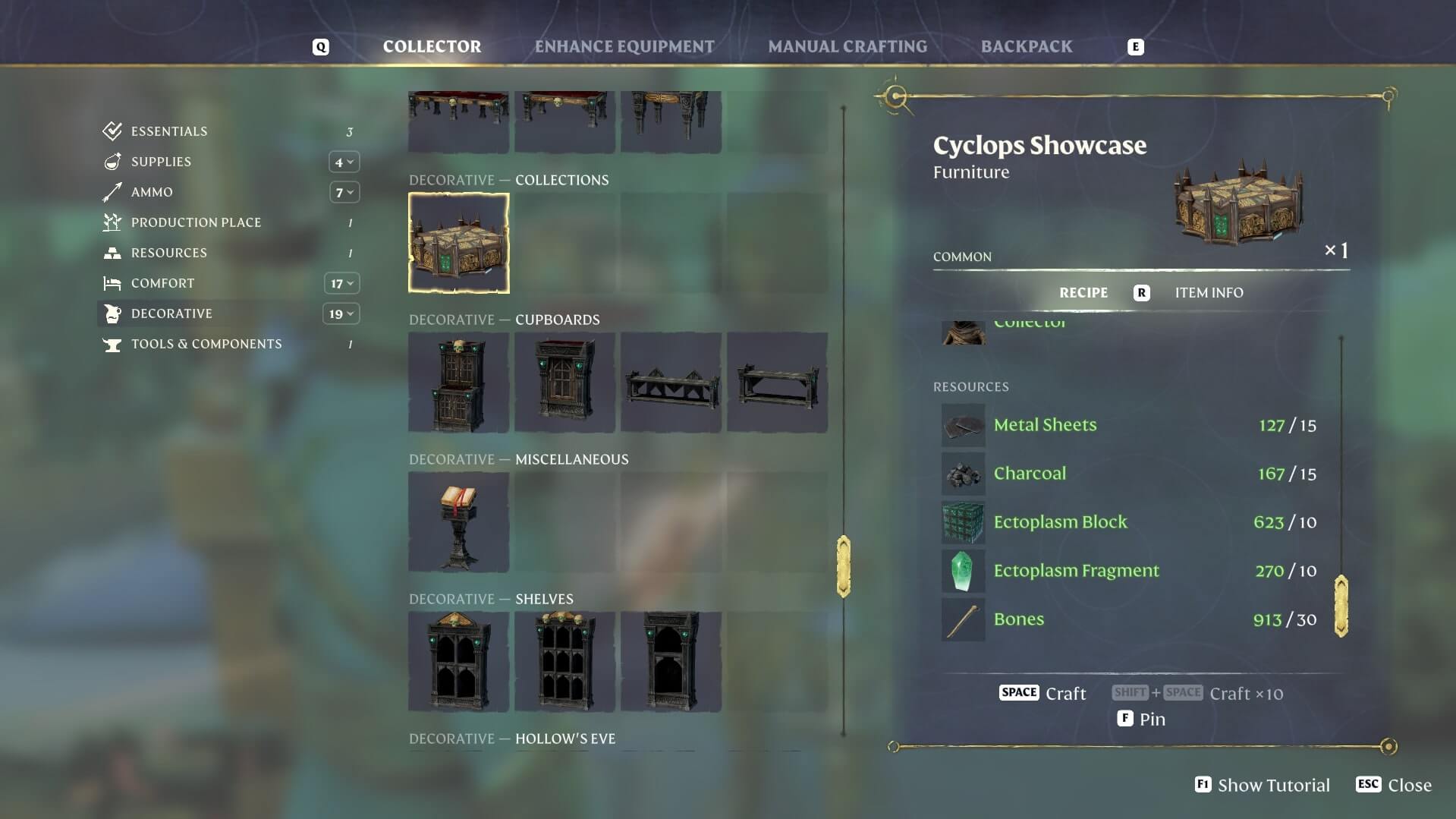Show the tutorial
The height and width of the screenshot is (819, 1456).
tap(1262, 785)
